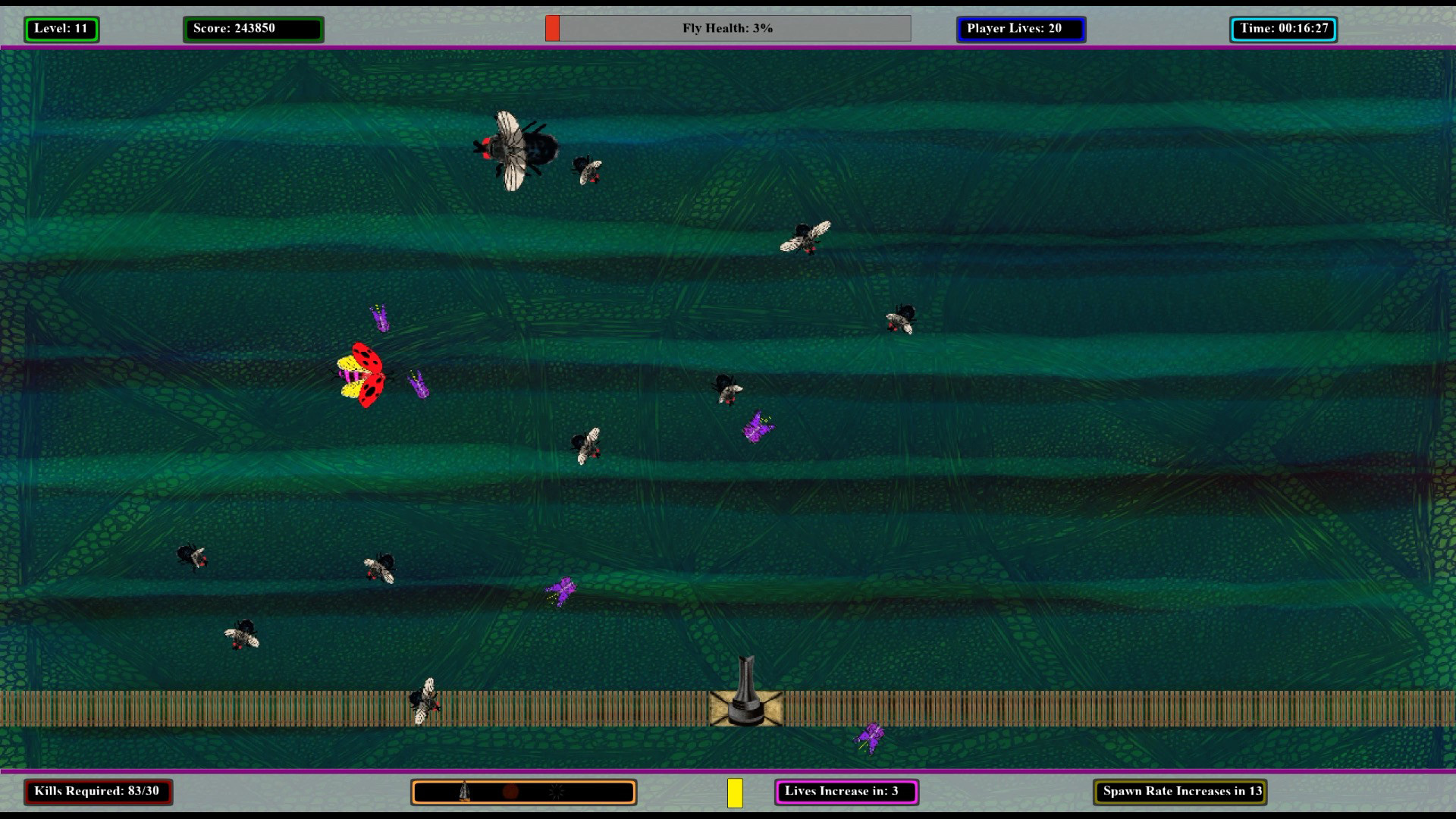This screenshot has height=819, width=1456.
Task: Click the Player Lives: 20 counter
Action: click(1021, 29)
